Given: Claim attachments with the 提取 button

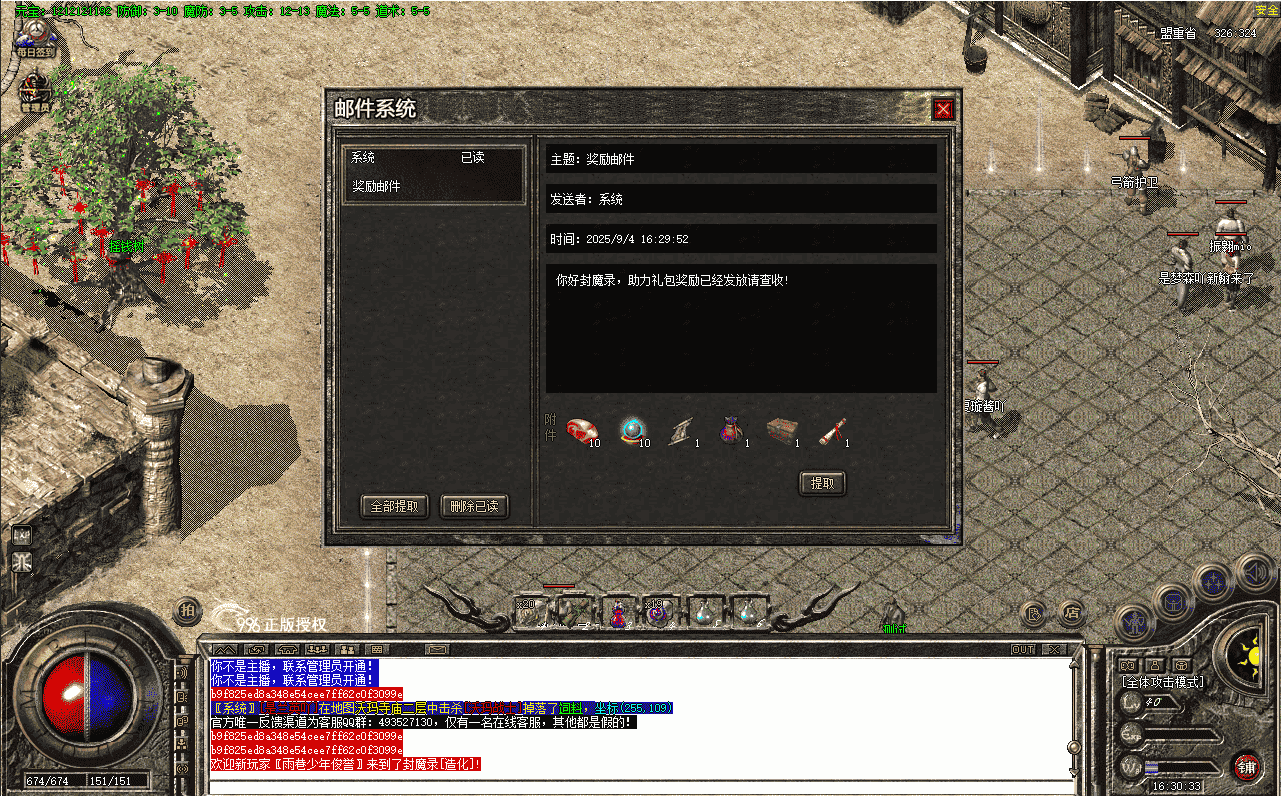Looking at the screenshot, I should pyautogui.click(x=822, y=484).
